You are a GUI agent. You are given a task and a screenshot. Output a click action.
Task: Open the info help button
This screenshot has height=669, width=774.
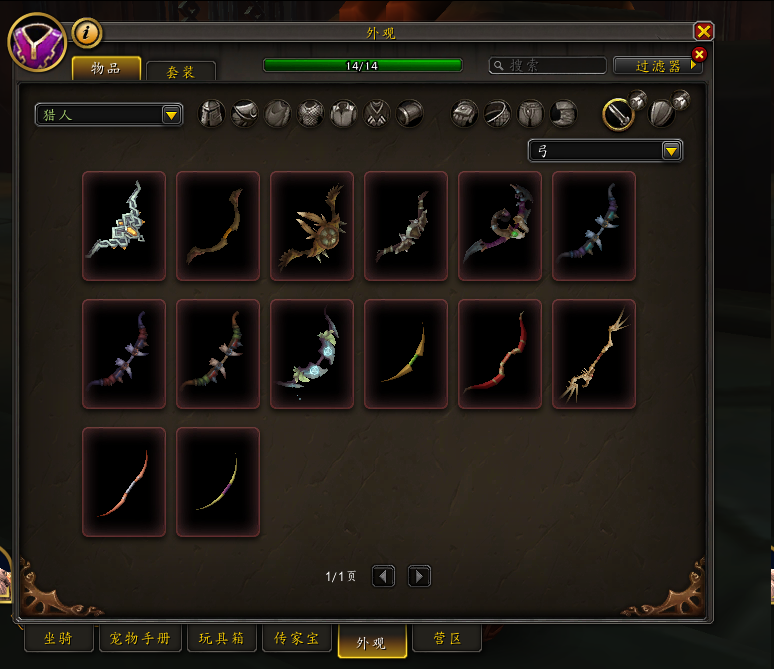tap(87, 33)
